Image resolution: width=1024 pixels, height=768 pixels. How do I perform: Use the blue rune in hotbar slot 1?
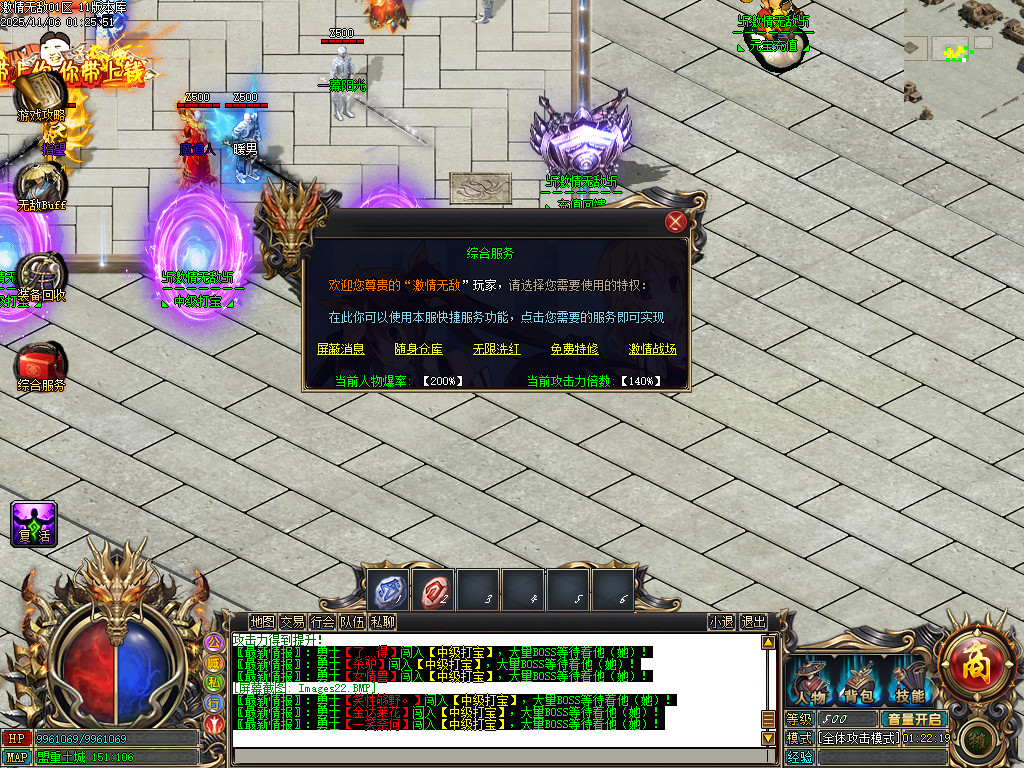[x=388, y=590]
